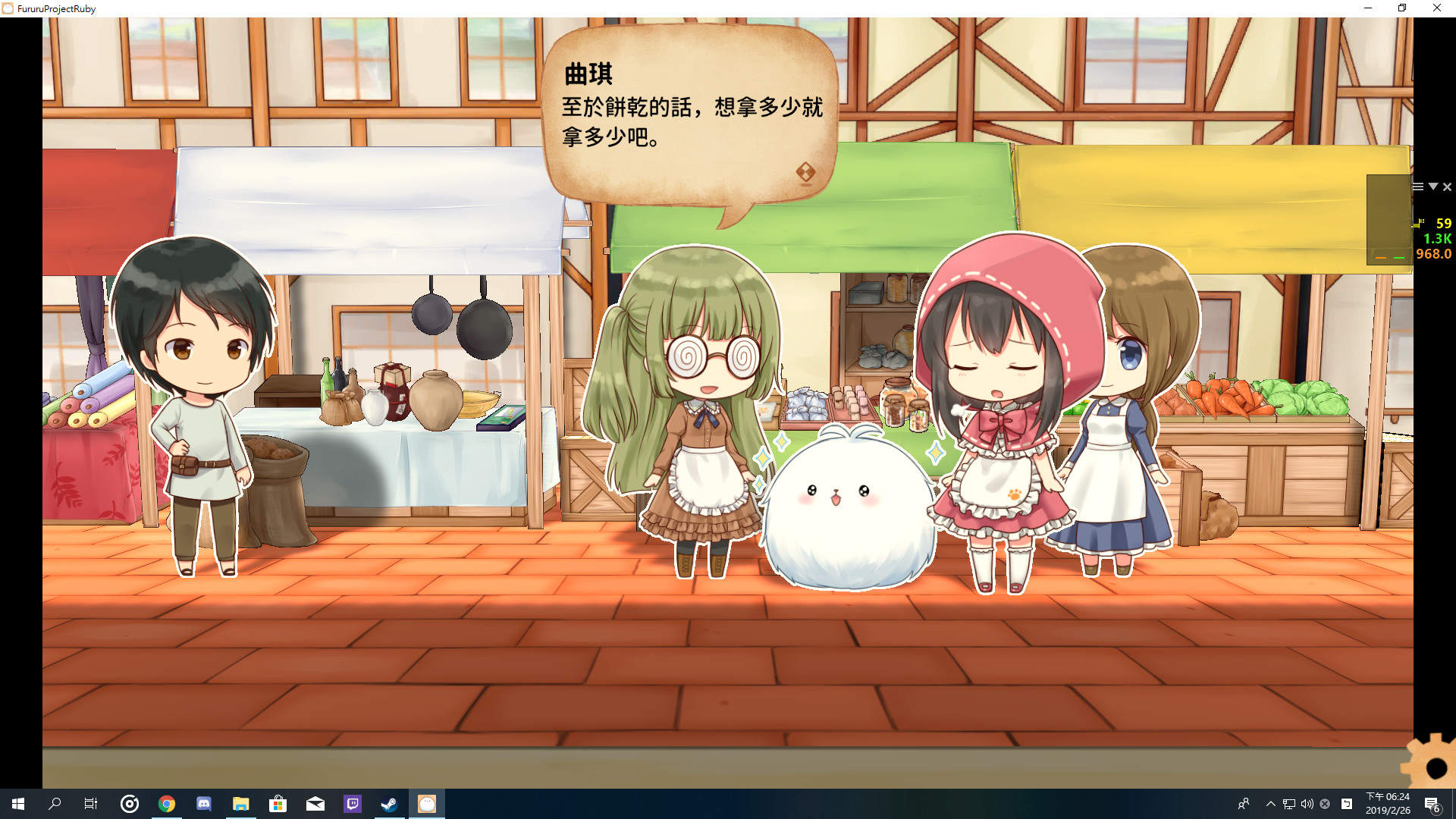Close the stats overlay with its X button

(x=1447, y=187)
